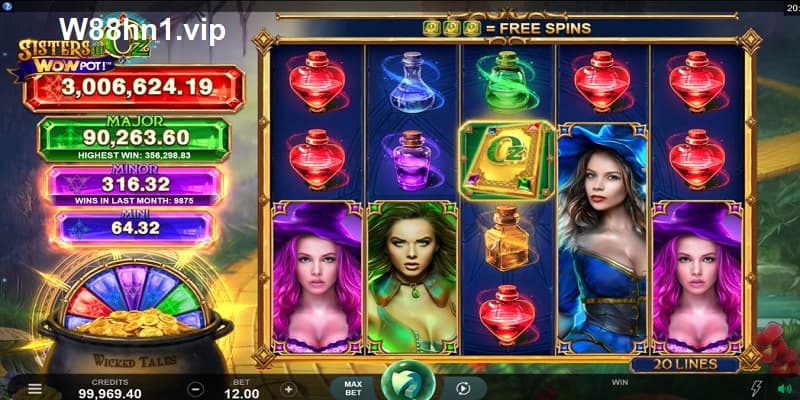
Task: Decrease the bet amount with minus
Action: point(196,388)
